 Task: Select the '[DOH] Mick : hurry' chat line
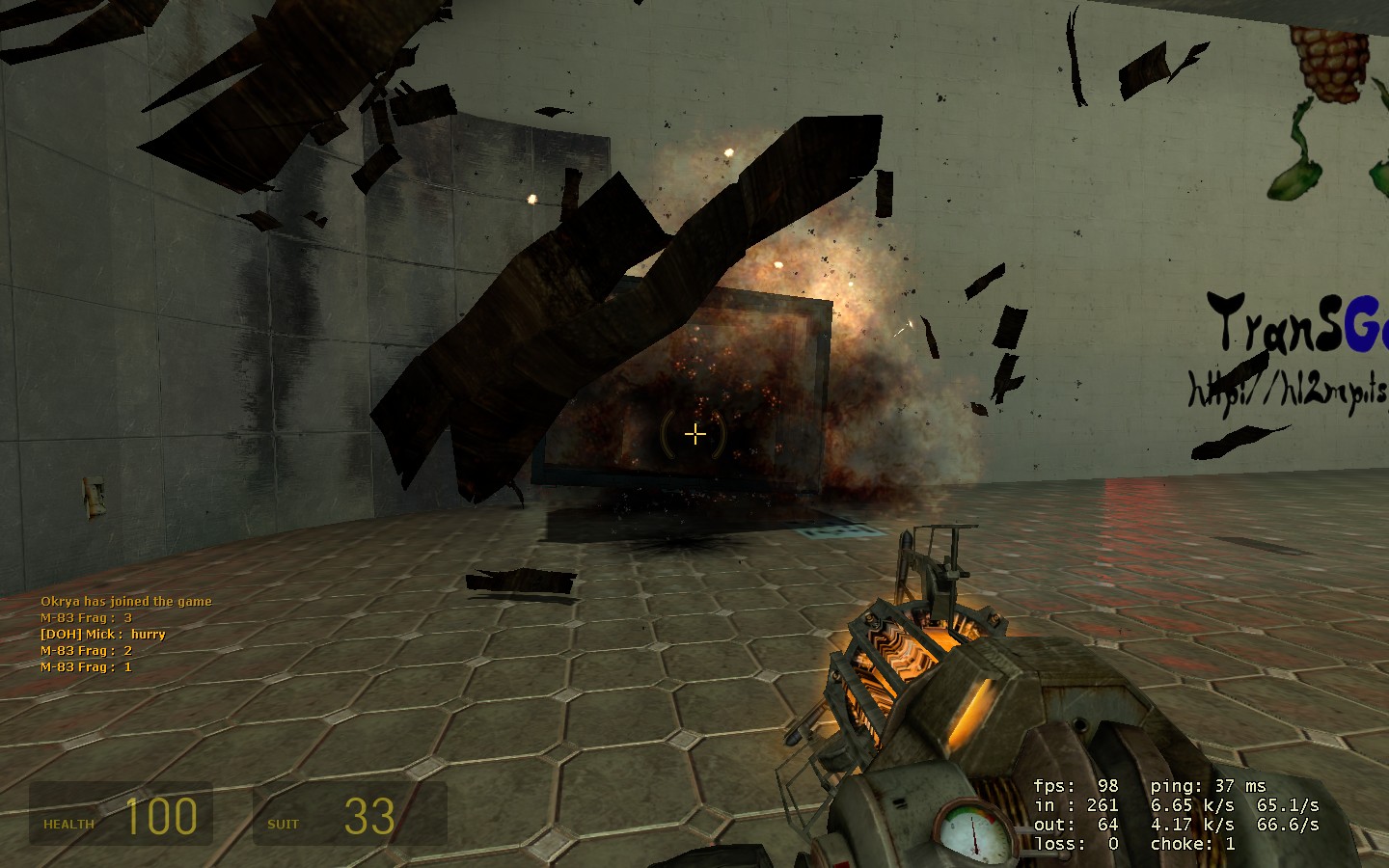pyautogui.click(x=102, y=634)
